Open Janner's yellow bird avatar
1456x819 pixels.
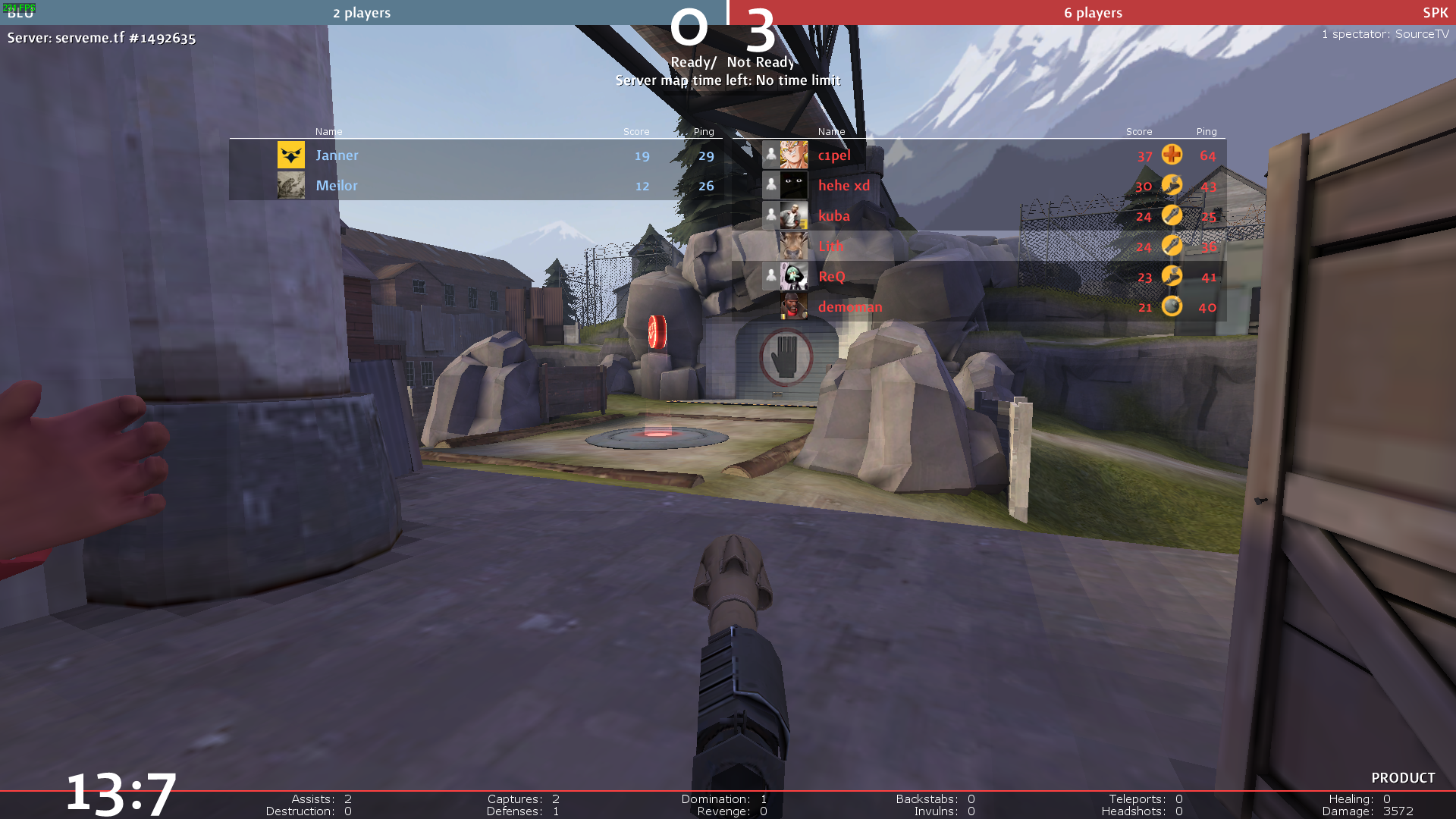click(x=291, y=155)
